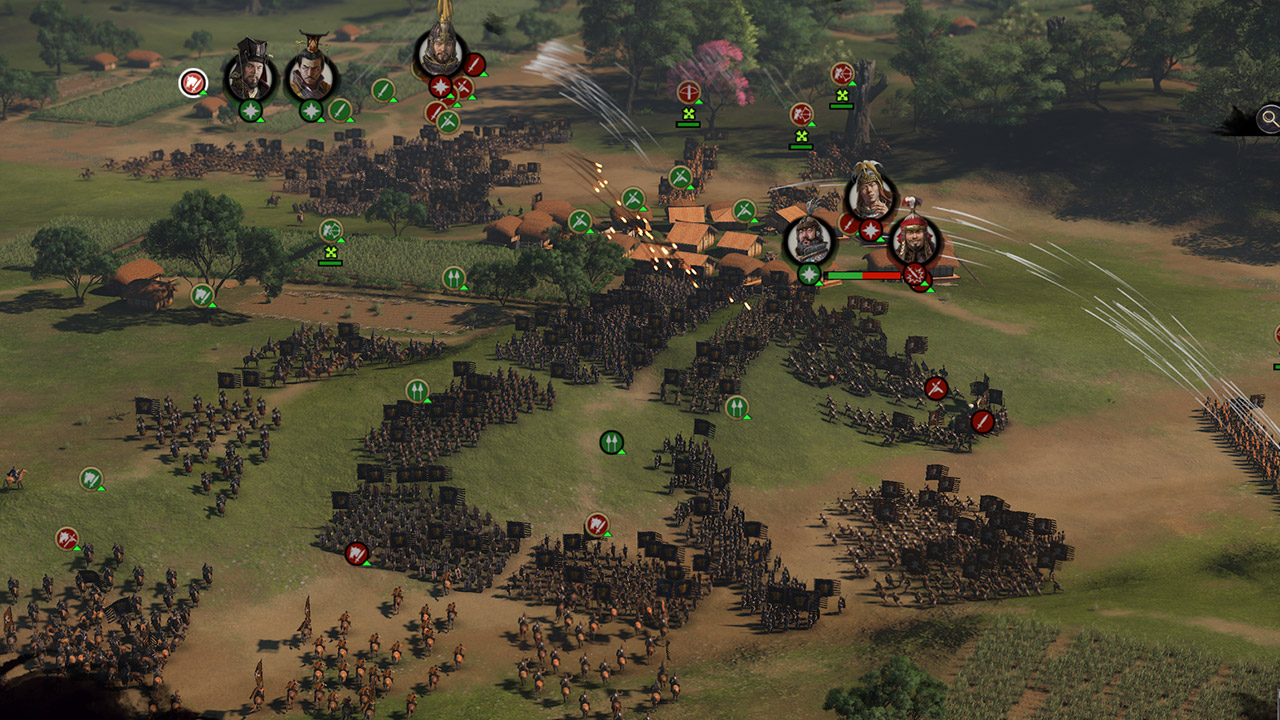Target the general portrait wearing red headband
The width and height of the screenshot is (1280, 720).
914,241
